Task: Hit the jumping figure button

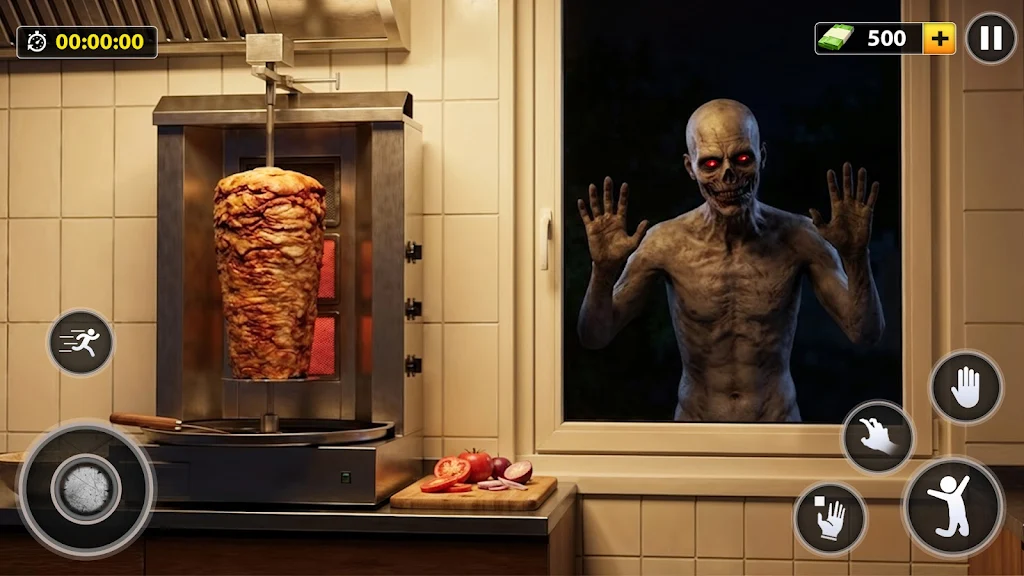Action: (x=952, y=506)
